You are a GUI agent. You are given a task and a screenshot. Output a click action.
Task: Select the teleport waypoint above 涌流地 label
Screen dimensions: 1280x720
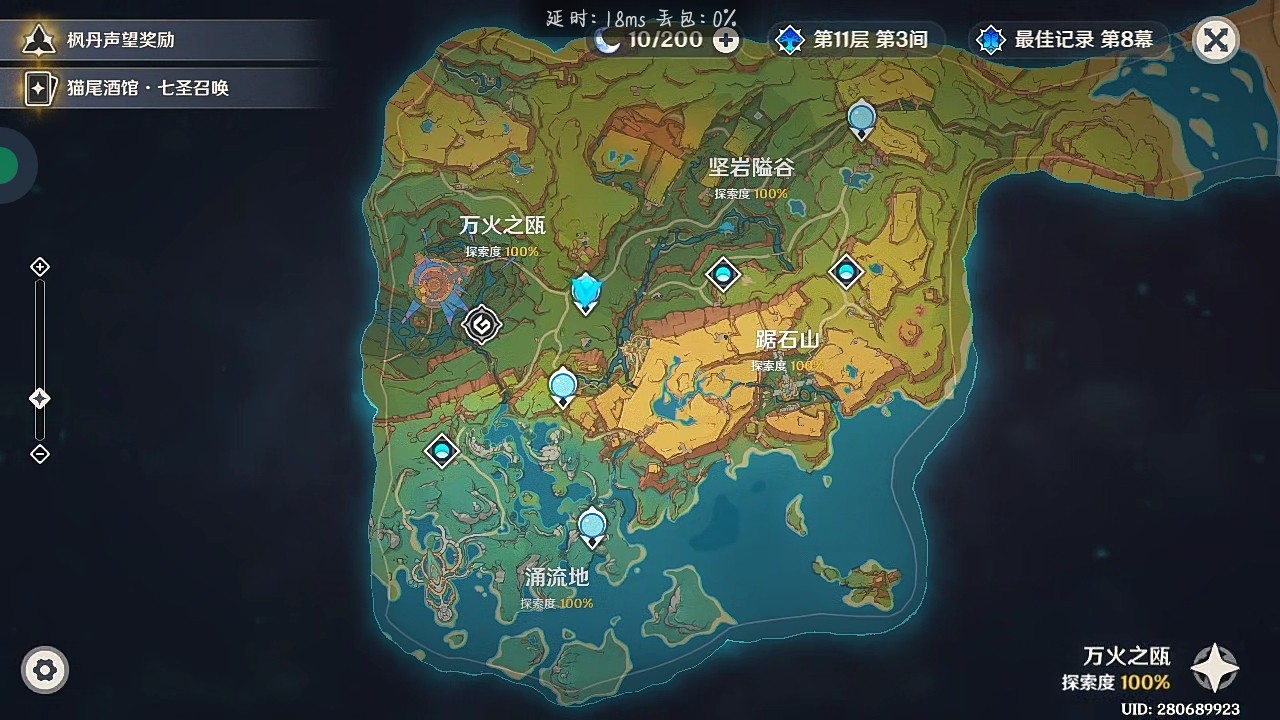(x=592, y=526)
